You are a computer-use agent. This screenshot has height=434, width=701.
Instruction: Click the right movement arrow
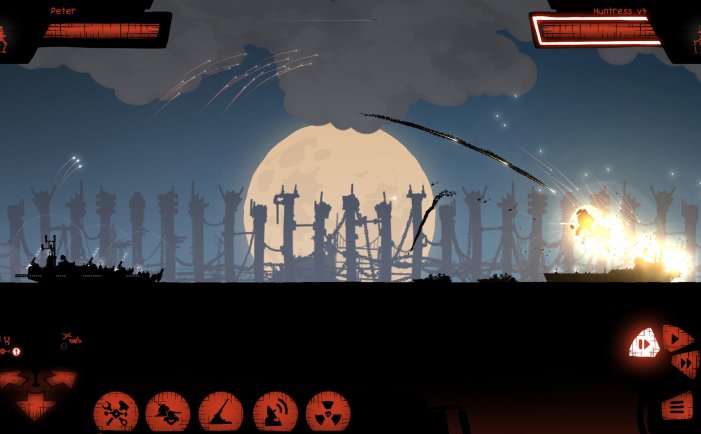point(62,381)
